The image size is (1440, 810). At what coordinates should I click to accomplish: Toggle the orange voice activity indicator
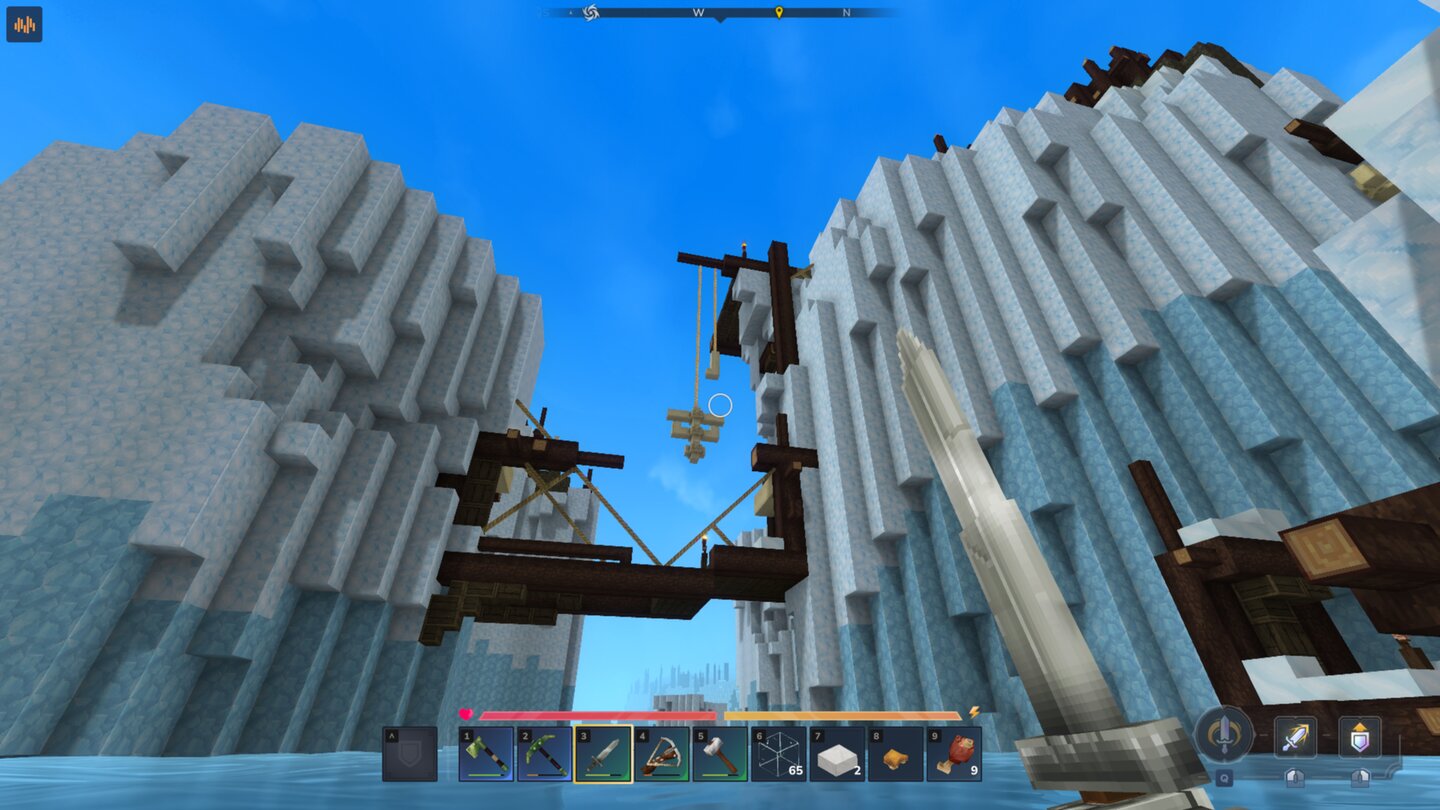coord(24,25)
